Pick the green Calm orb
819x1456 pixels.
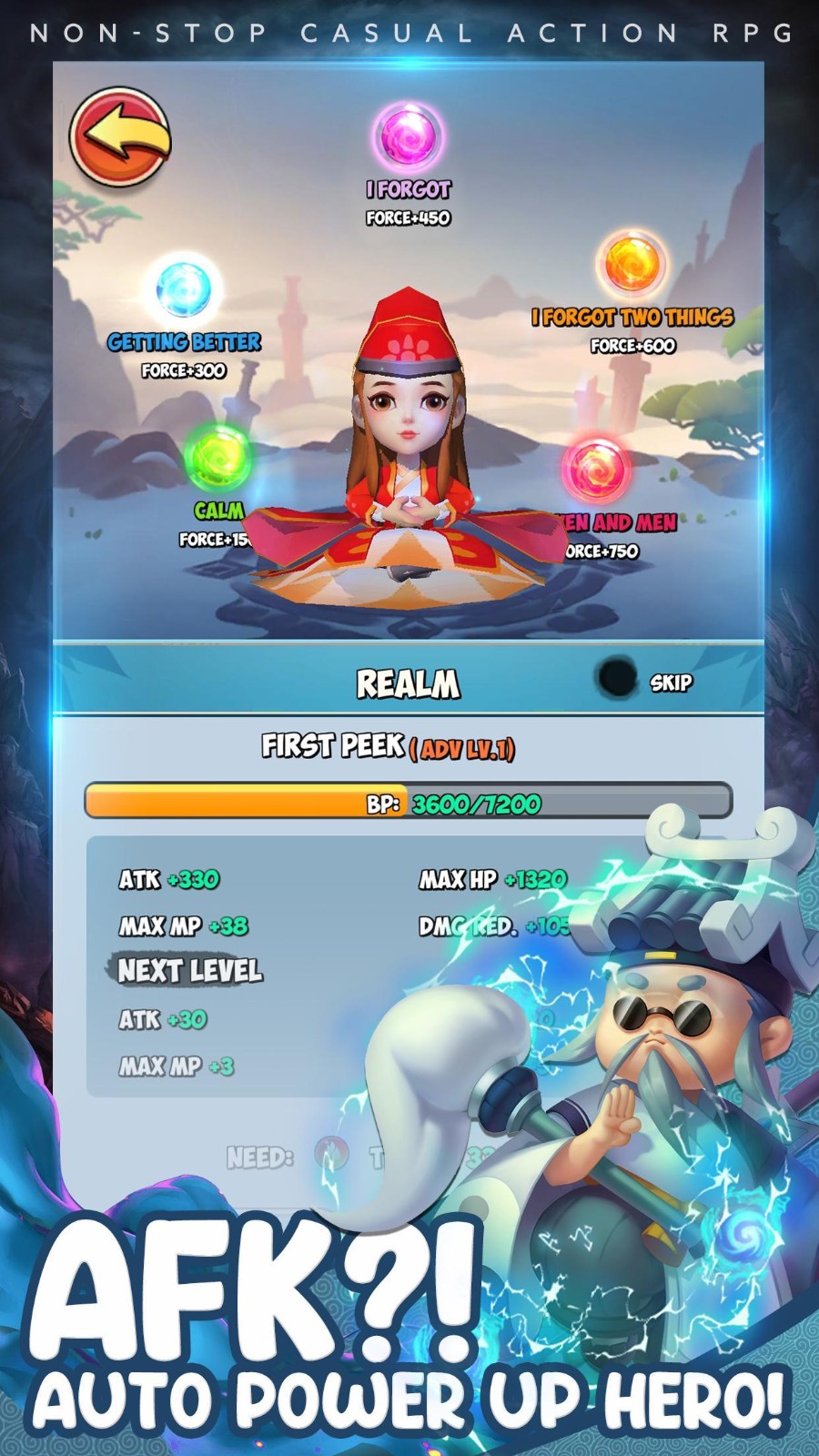pos(217,457)
